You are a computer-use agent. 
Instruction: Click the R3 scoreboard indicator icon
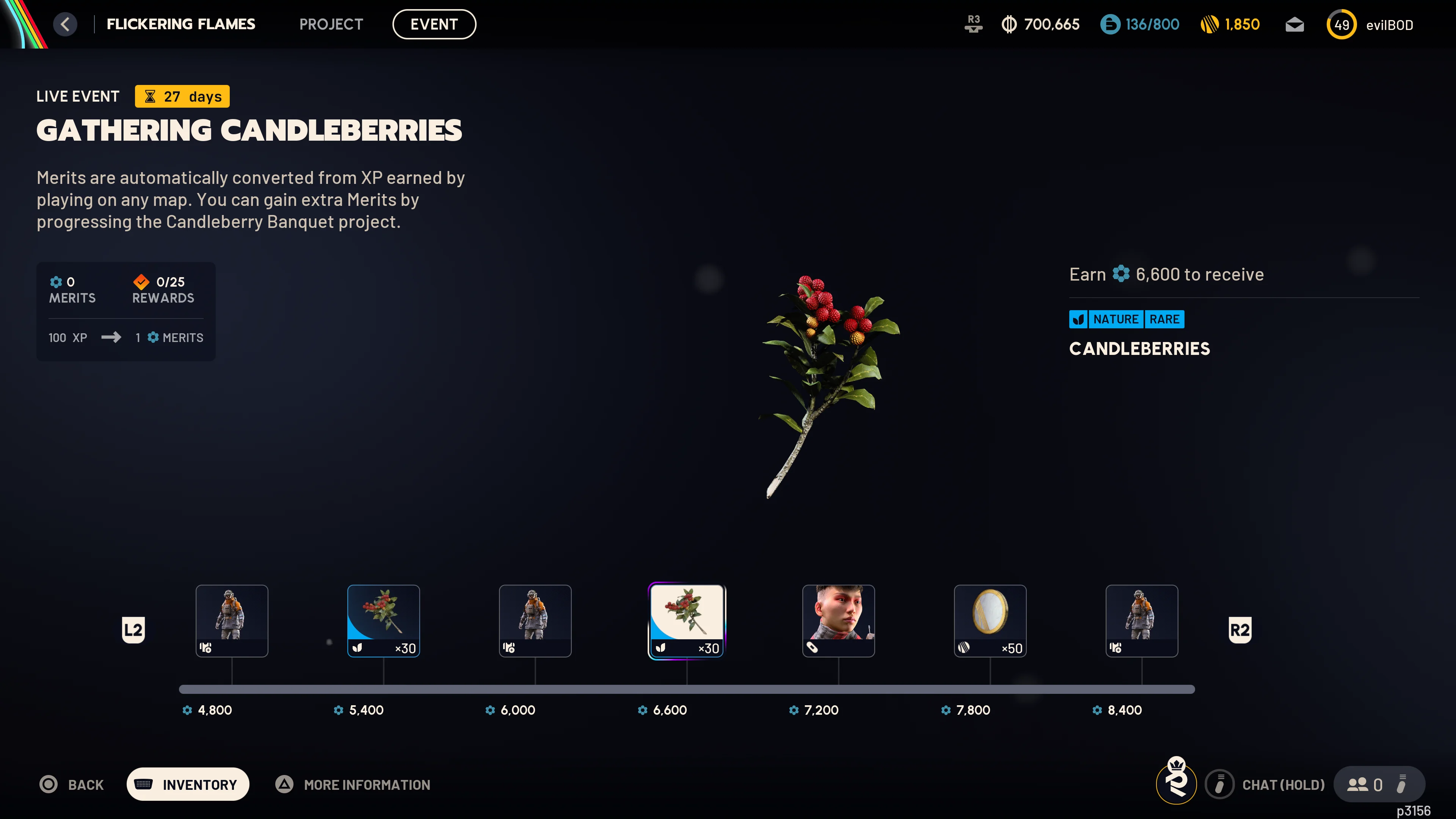click(973, 24)
